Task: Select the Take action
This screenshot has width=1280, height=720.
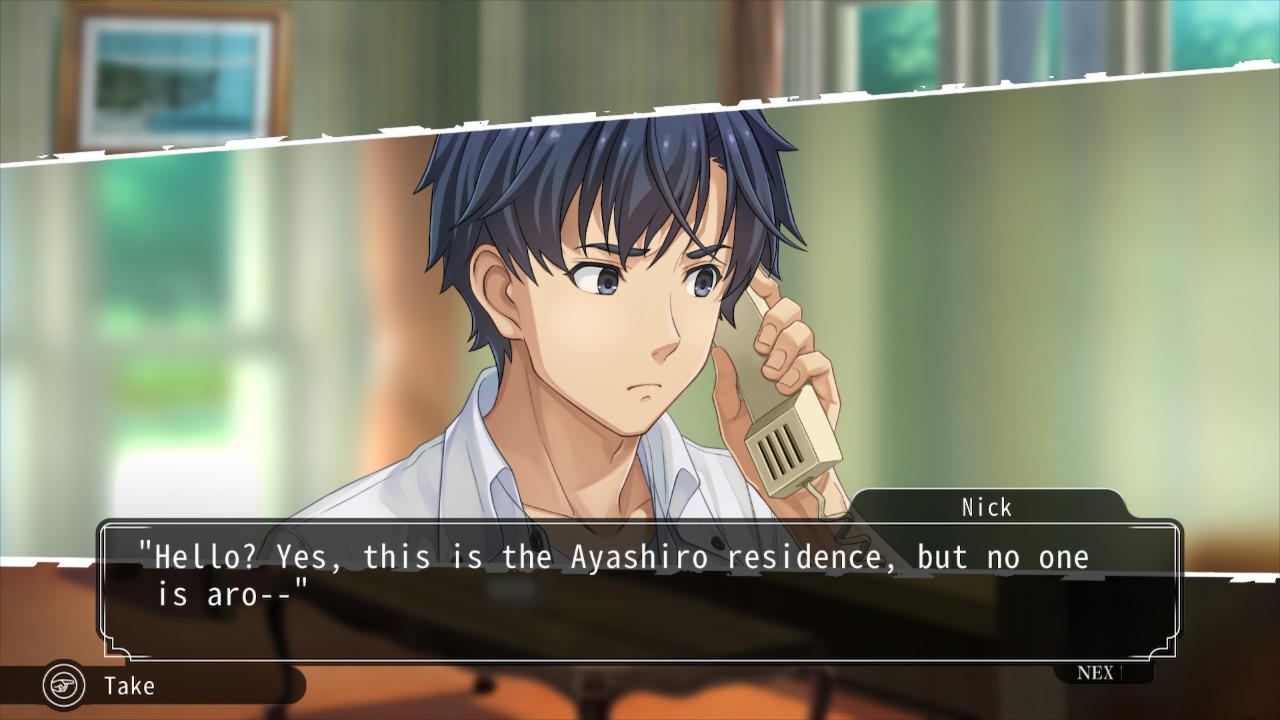Action: [128, 686]
